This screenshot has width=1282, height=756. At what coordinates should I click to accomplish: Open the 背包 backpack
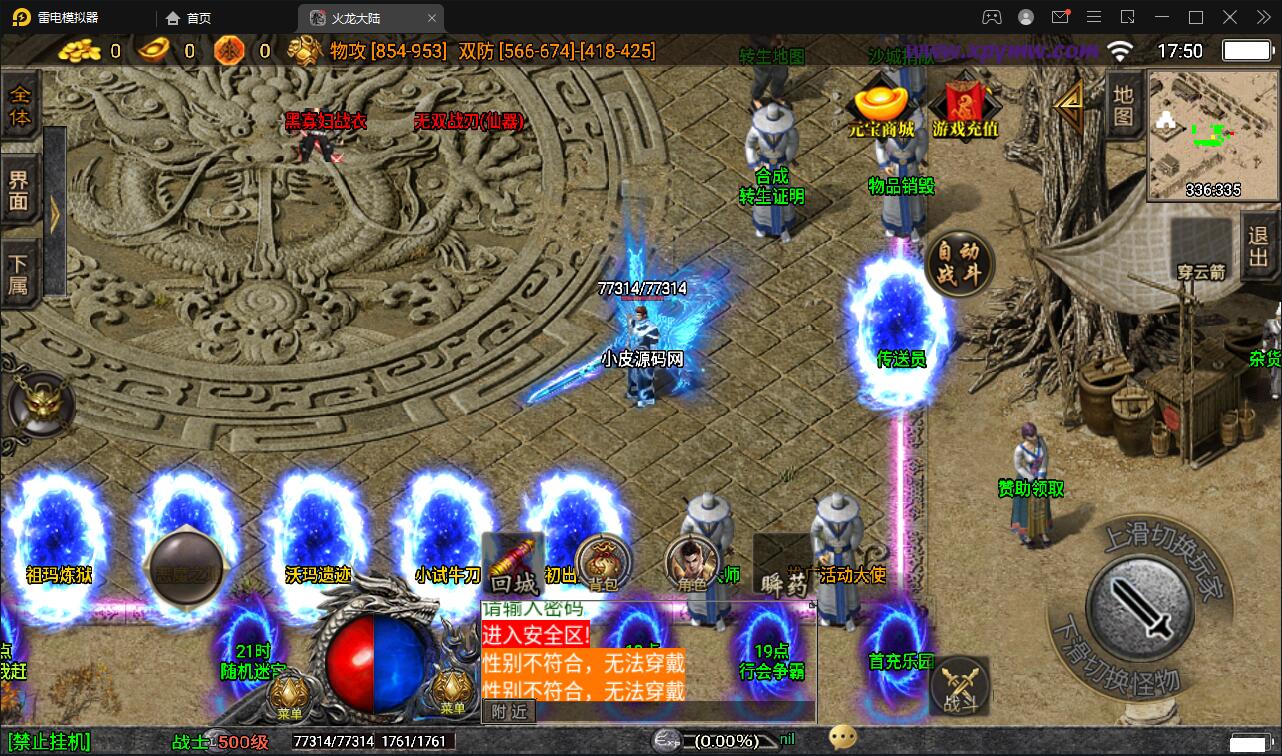[602, 564]
